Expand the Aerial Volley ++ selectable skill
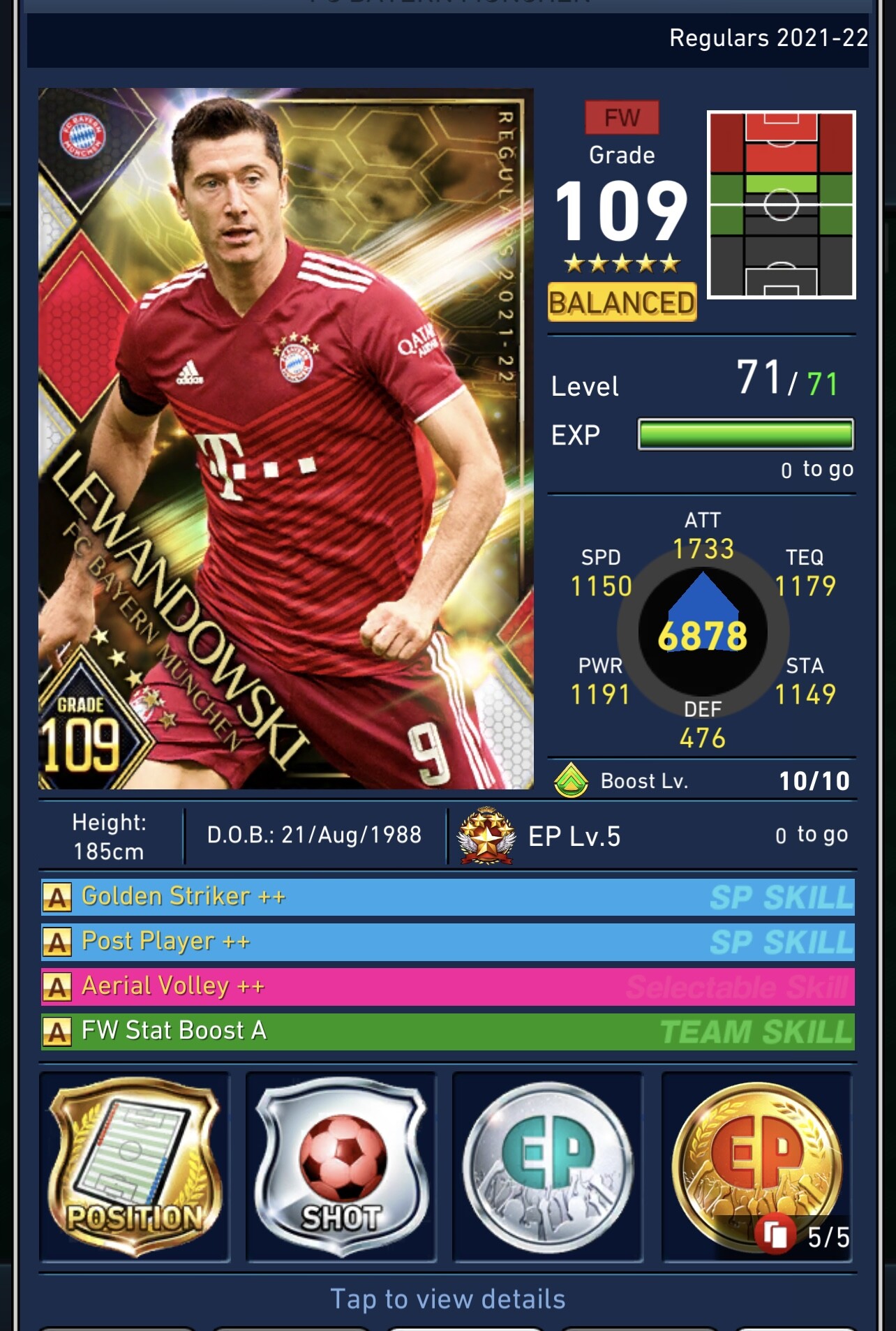This screenshot has width=896, height=1331. coord(447,986)
